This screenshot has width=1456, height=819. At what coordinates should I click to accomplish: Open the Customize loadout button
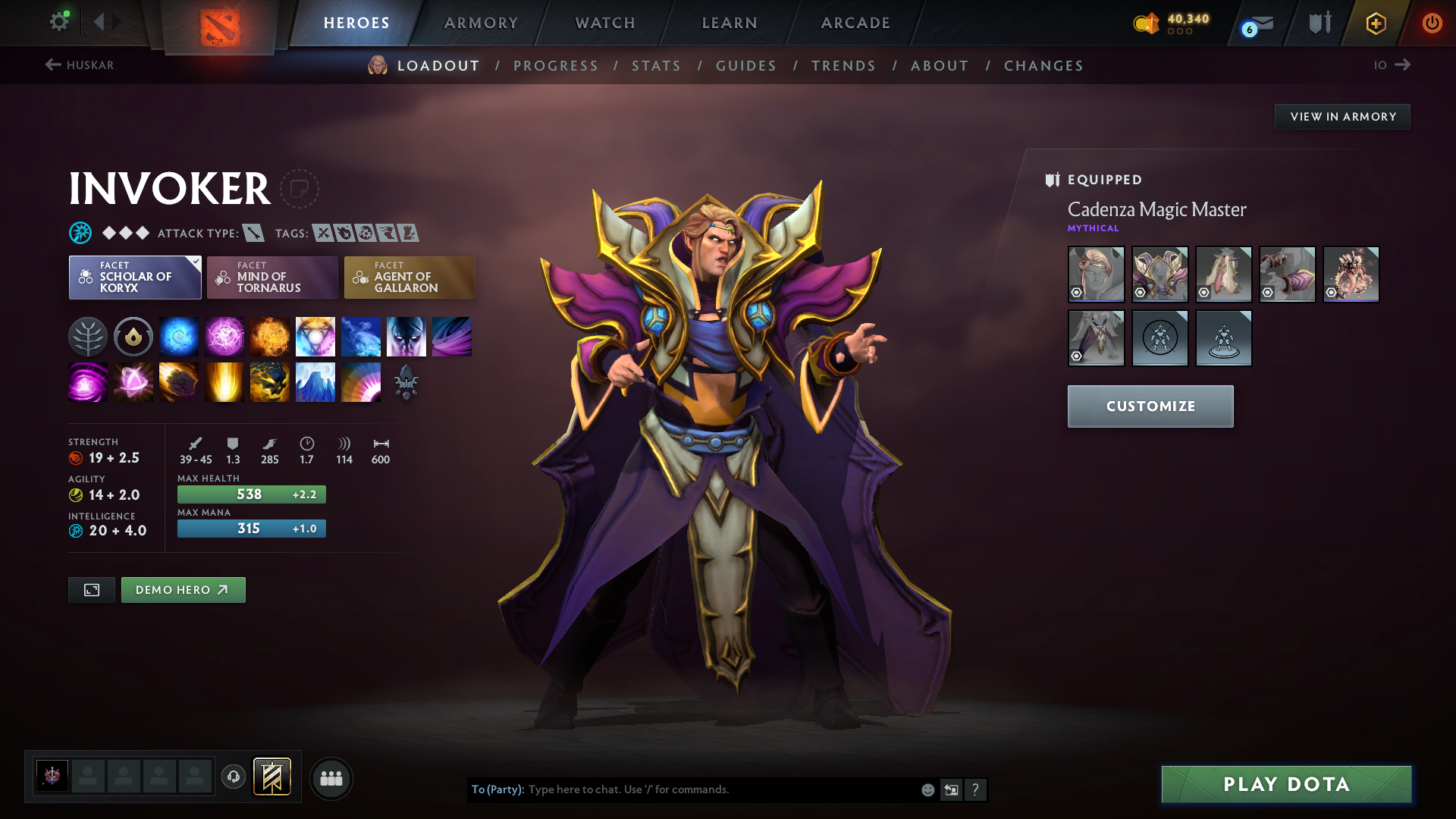pos(1150,406)
